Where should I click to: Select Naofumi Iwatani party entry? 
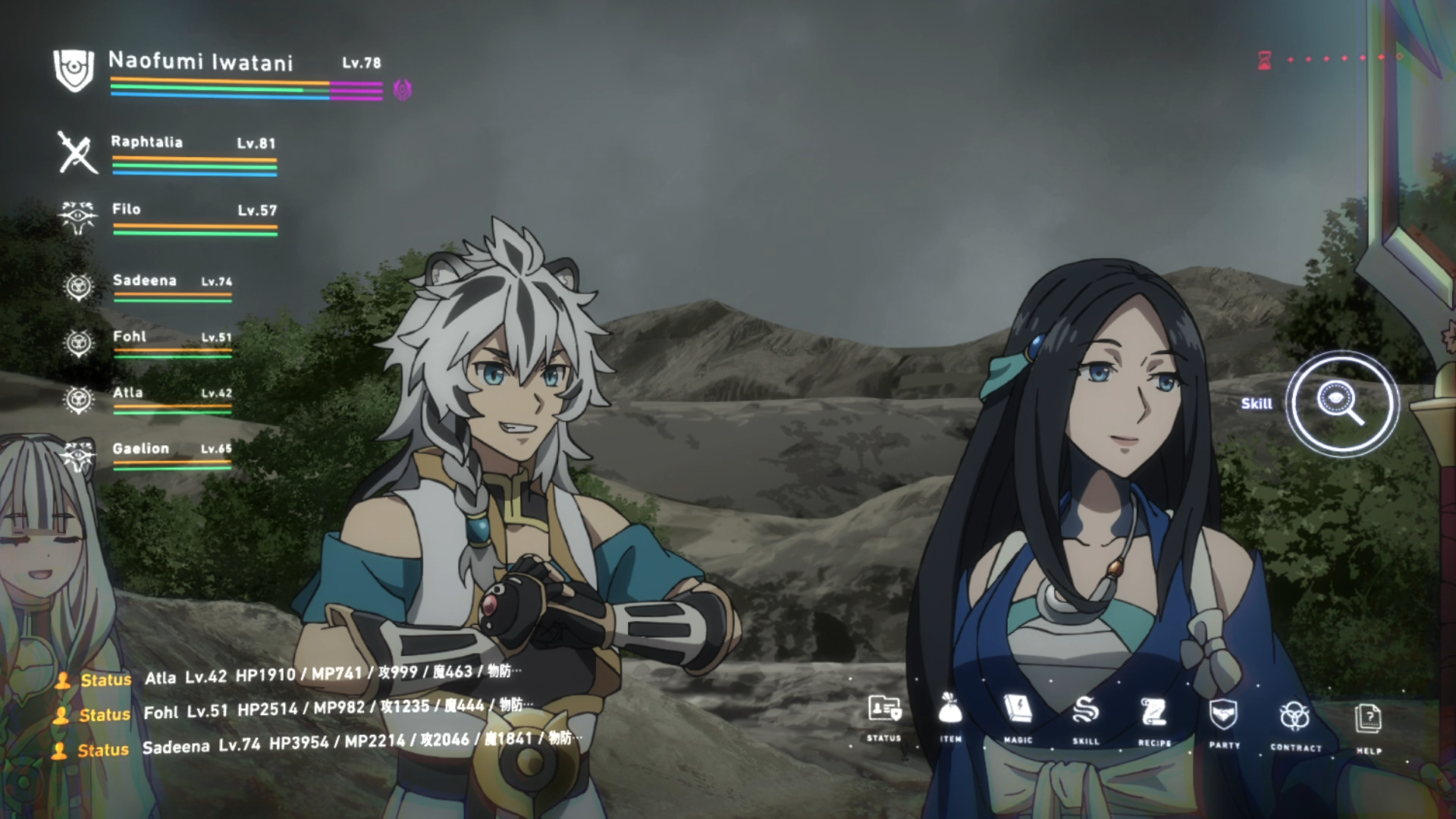(201, 62)
